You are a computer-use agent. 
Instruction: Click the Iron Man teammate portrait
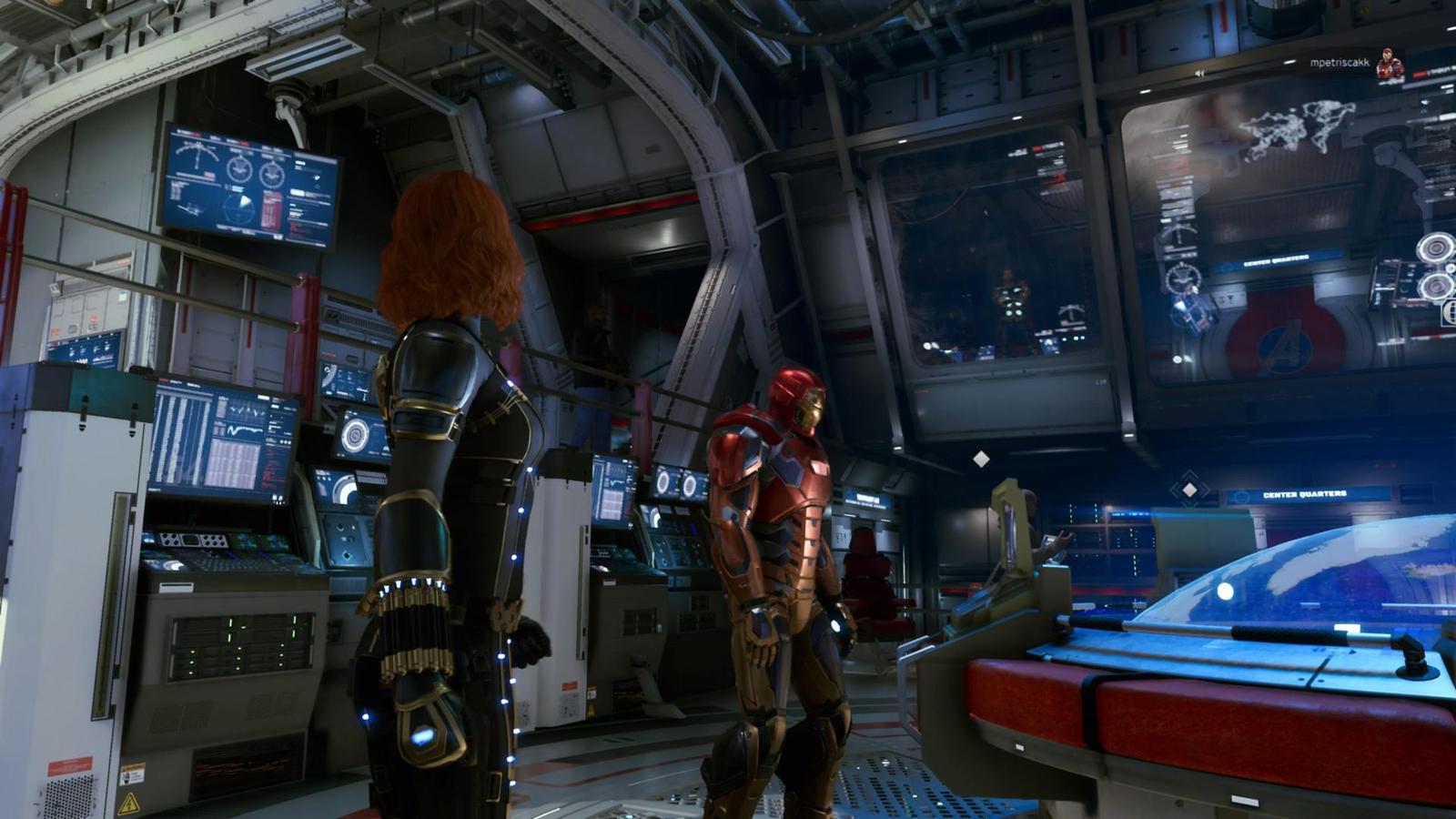click(1390, 66)
